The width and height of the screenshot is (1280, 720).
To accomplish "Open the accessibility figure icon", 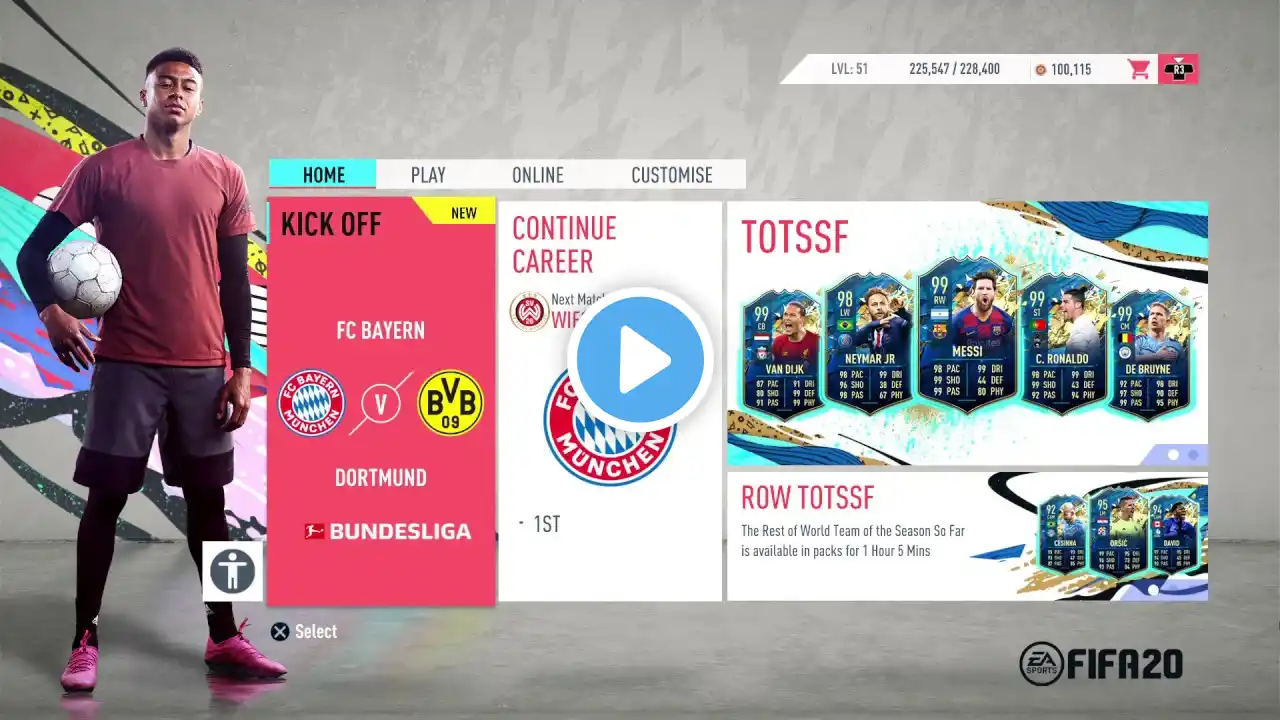I will click(x=233, y=571).
